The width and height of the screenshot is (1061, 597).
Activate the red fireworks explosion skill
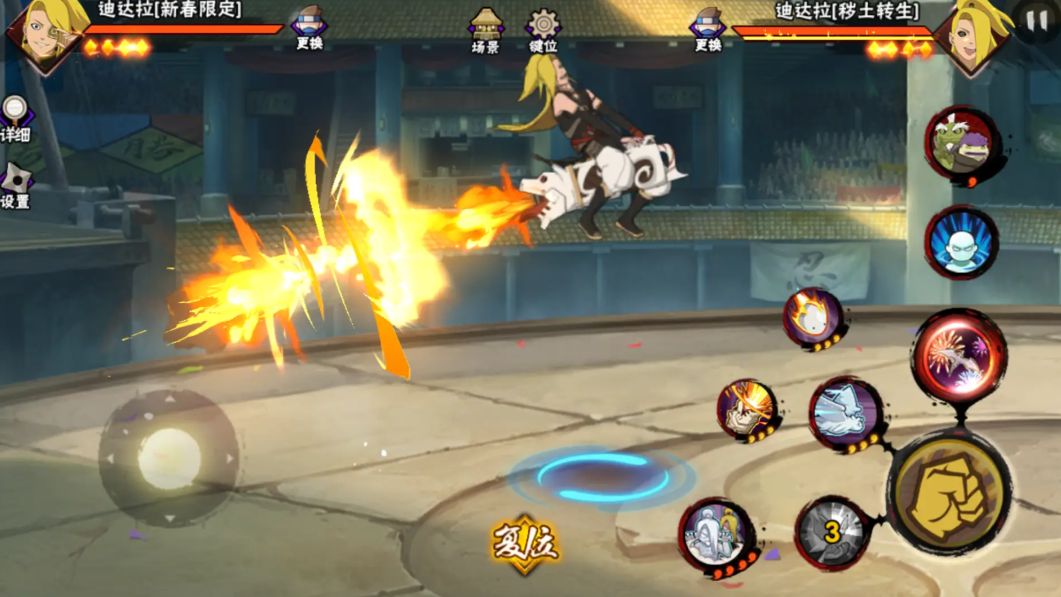958,356
